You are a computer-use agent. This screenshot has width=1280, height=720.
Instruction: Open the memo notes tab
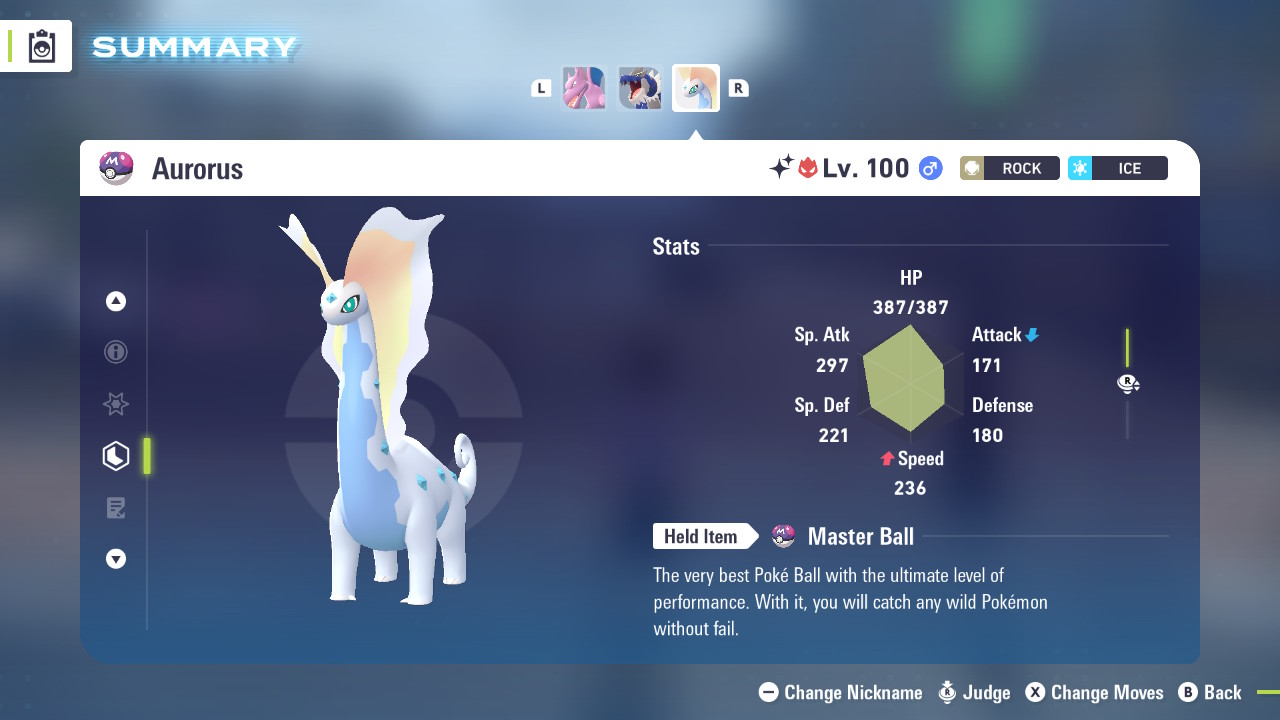point(116,508)
